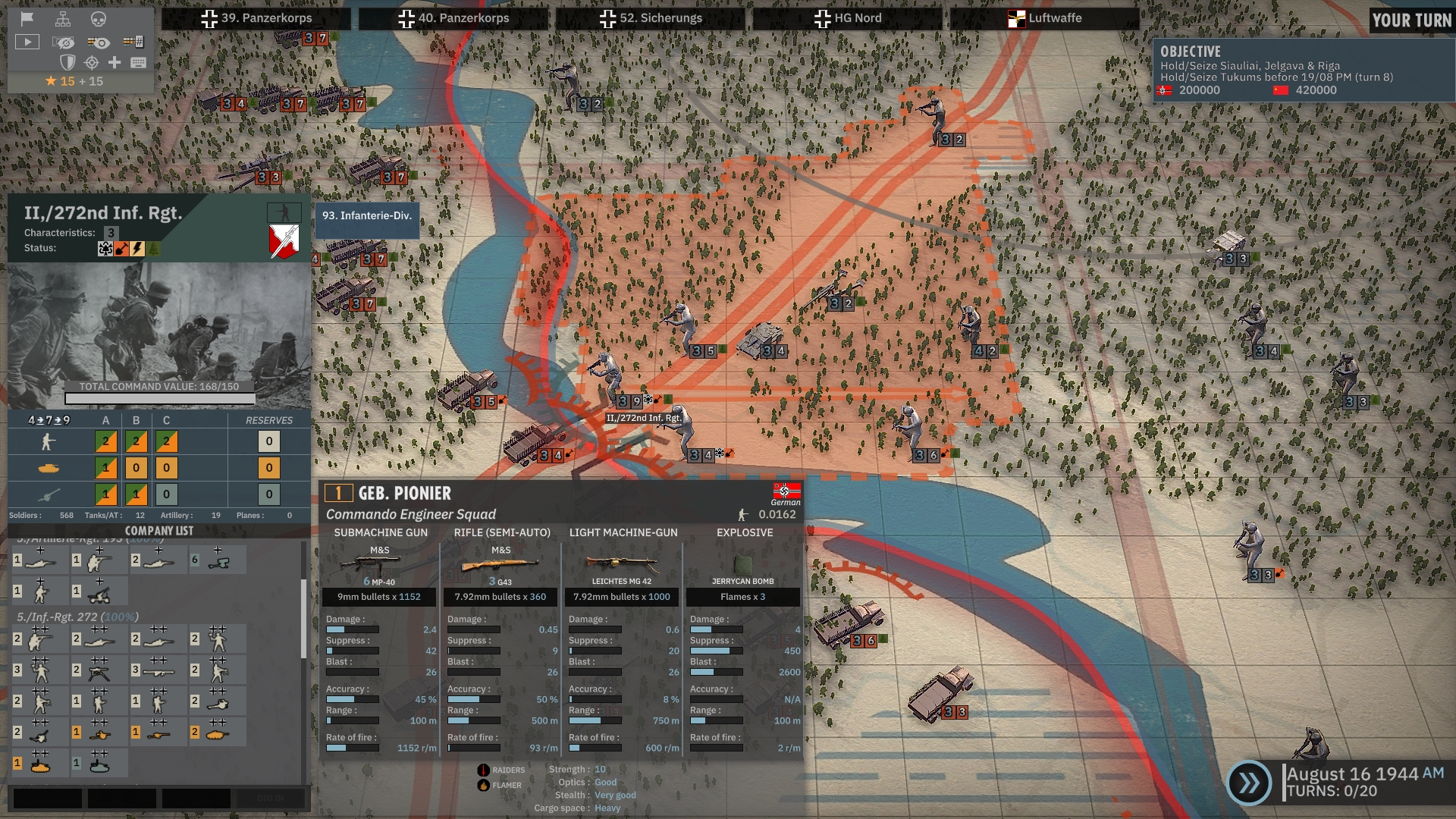Open the organisation chart icon
Screen dimensions: 1456x819
pos(63,19)
